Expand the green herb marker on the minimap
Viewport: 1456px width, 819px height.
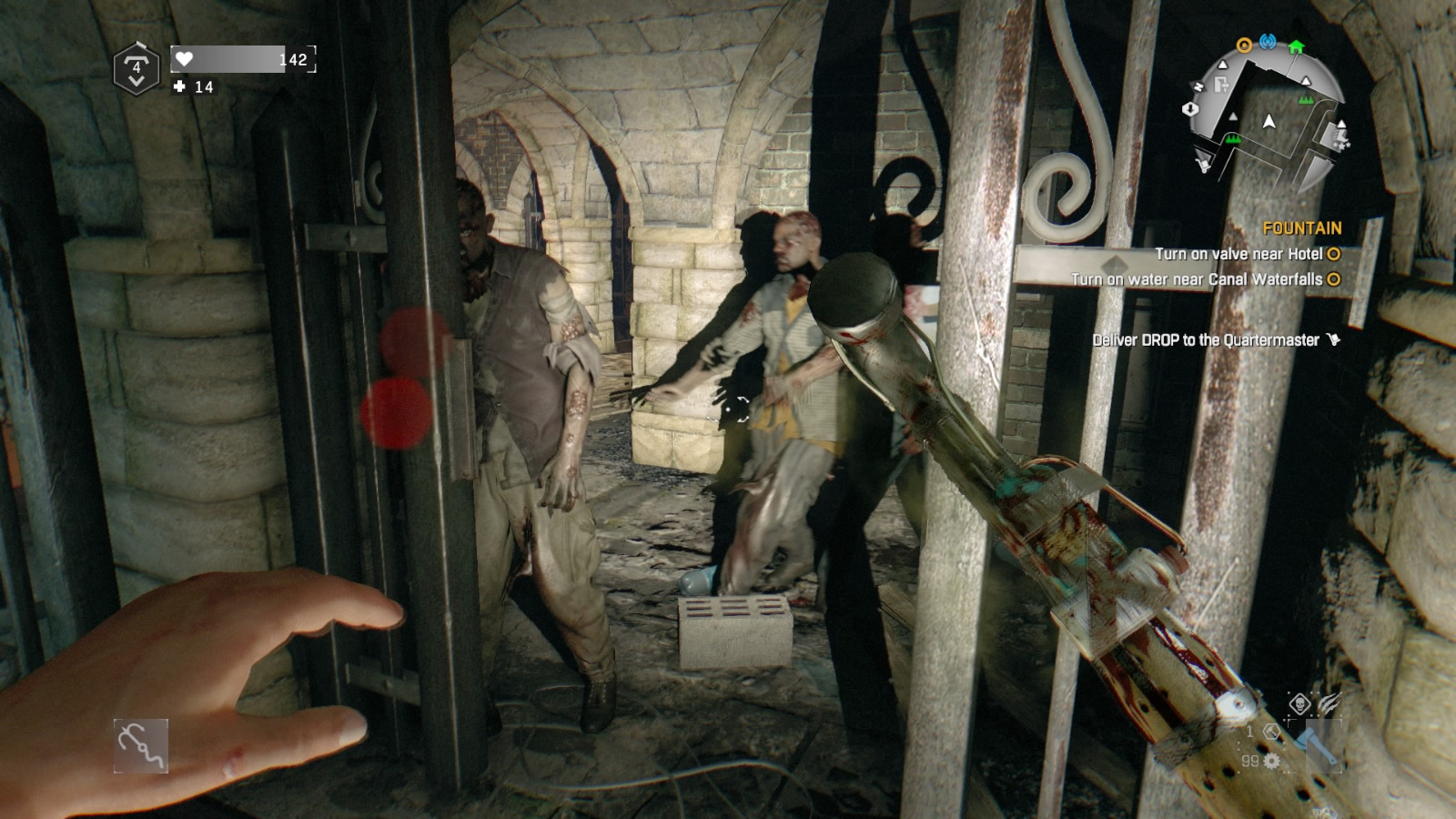1306,100
